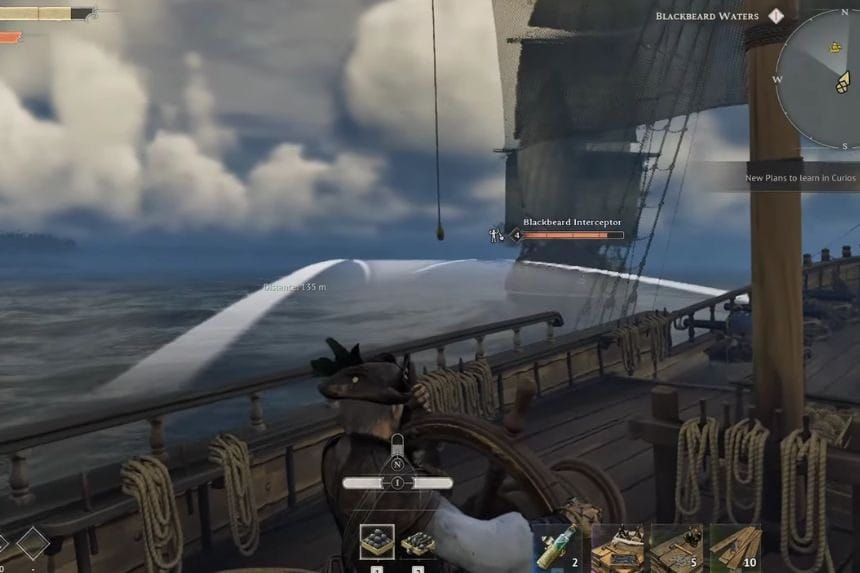The height and width of the screenshot is (573, 860).
Task: Select the stacked cannonballs ammo slot
Action: (377, 543)
